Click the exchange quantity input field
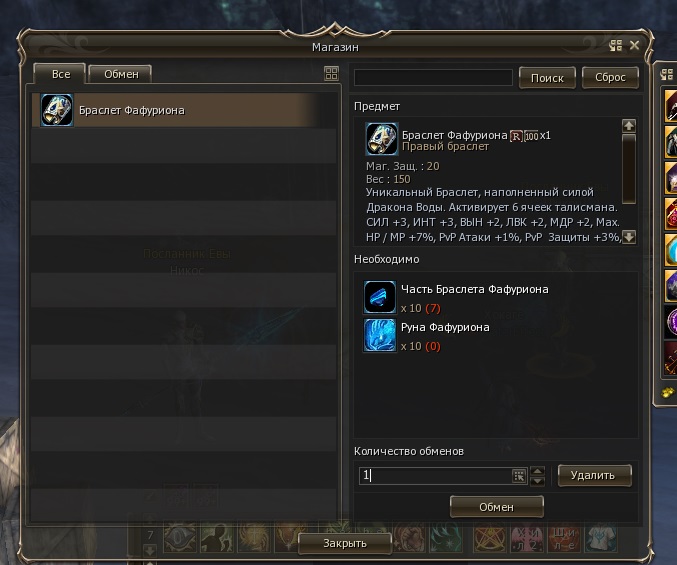 pyautogui.click(x=435, y=476)
